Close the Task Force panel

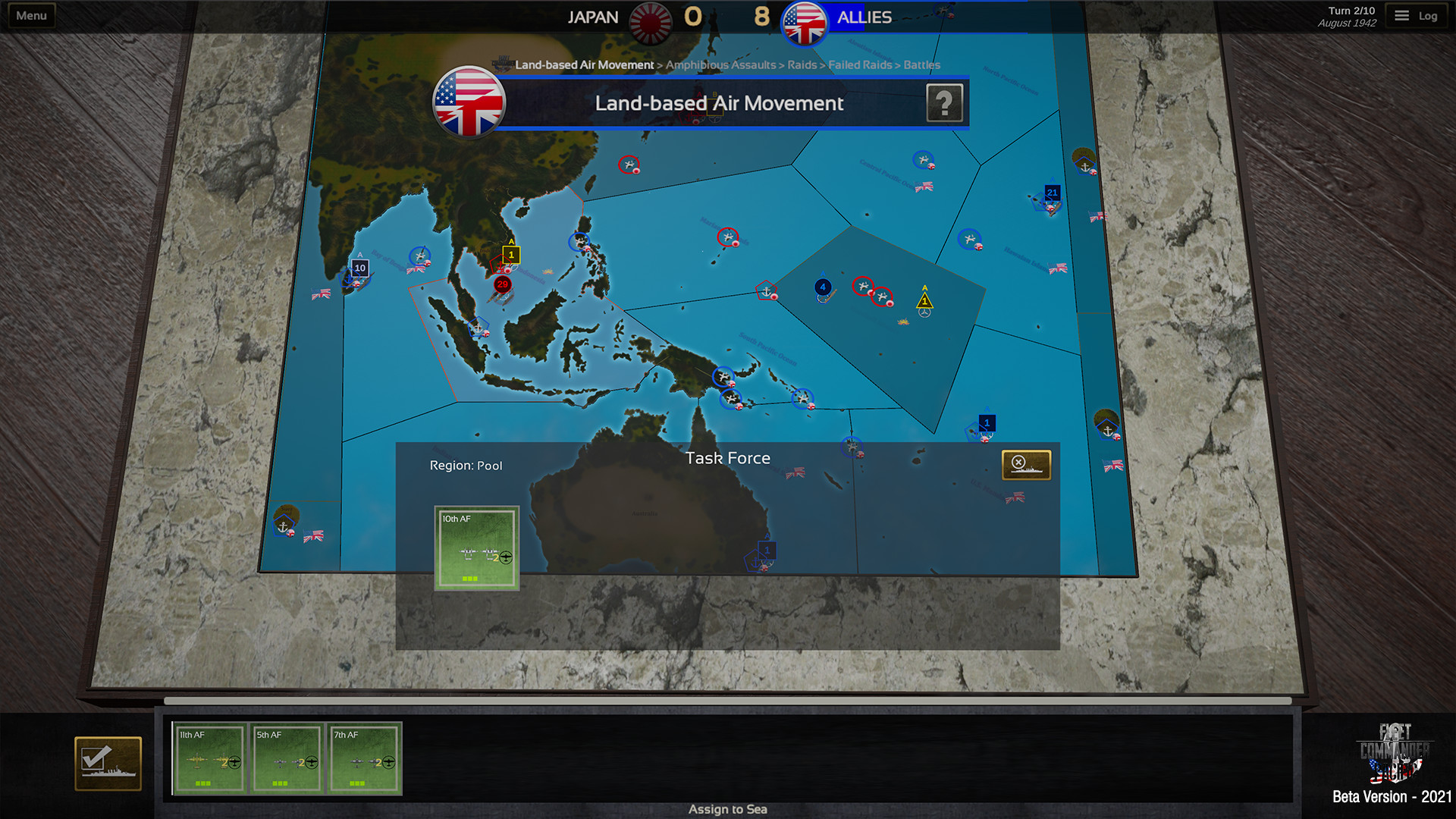pos(1028,463)
